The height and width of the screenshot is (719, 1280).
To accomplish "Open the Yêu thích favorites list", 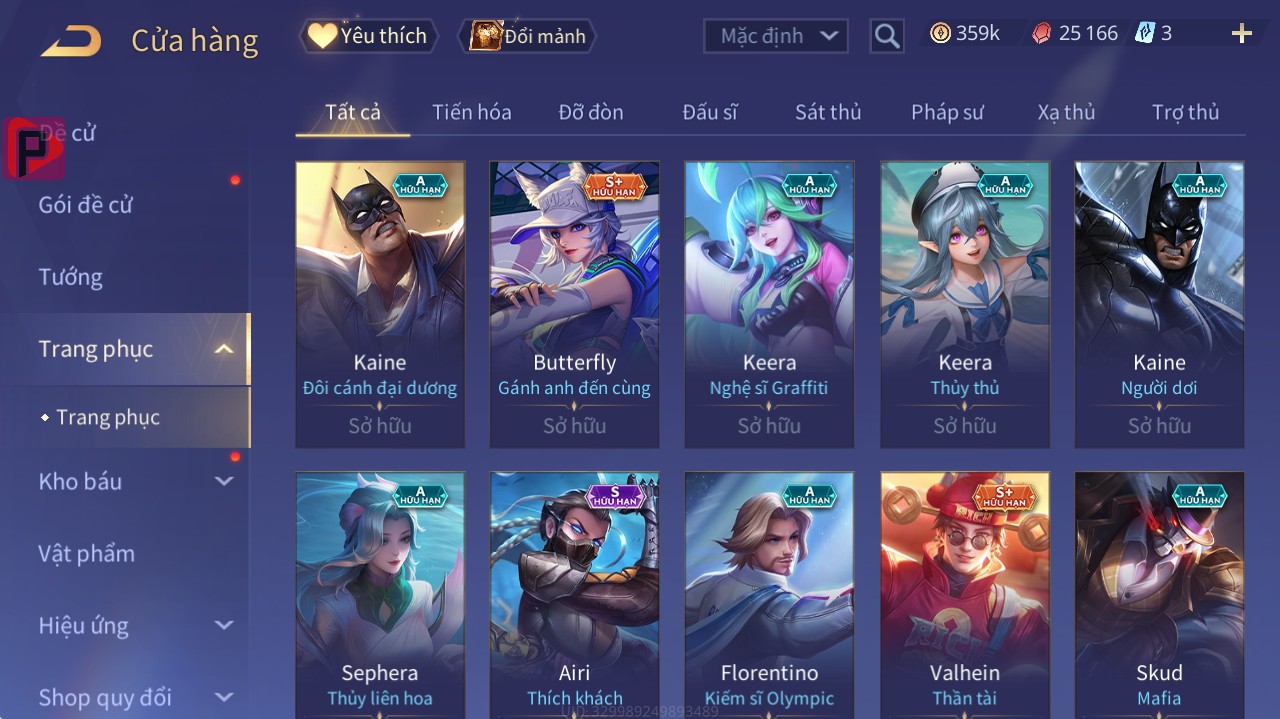I will click(x=368, y=36).
